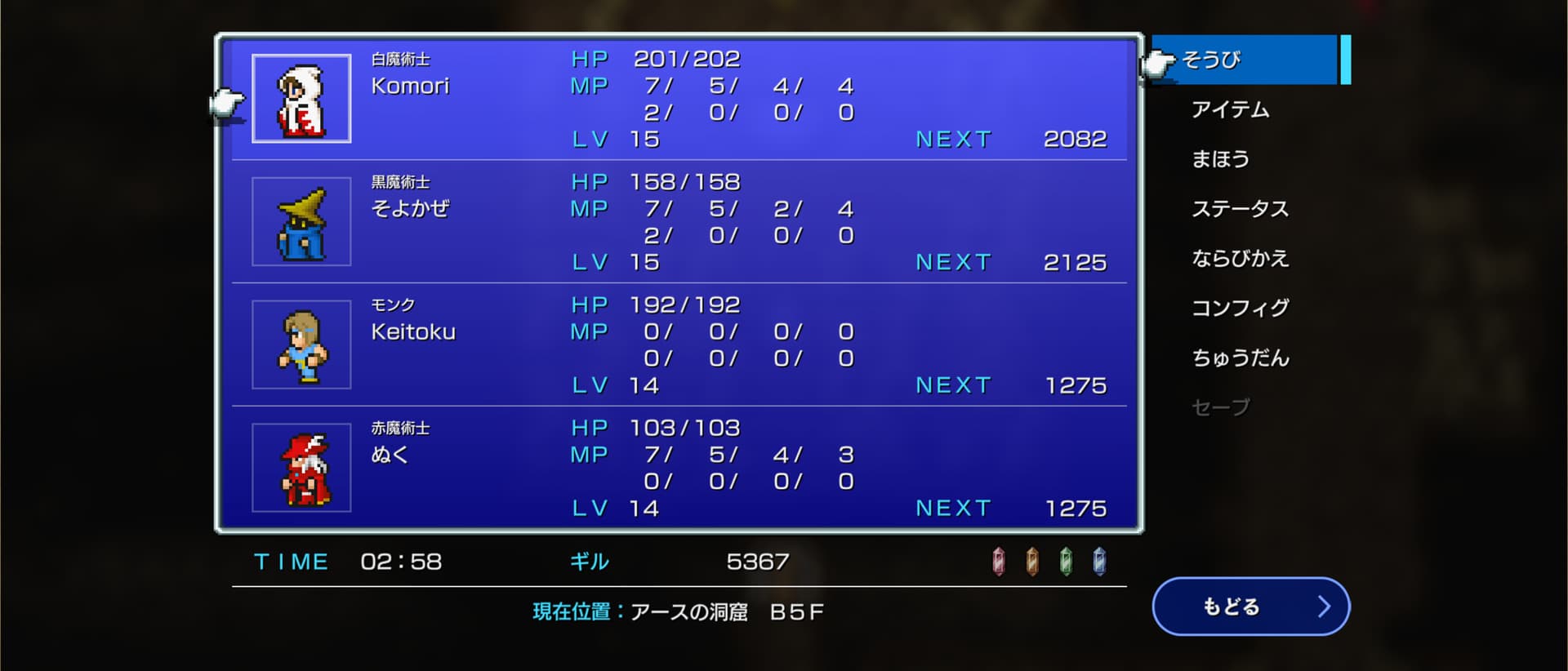Open the アイテム (Items) menu

[1230, 109]
